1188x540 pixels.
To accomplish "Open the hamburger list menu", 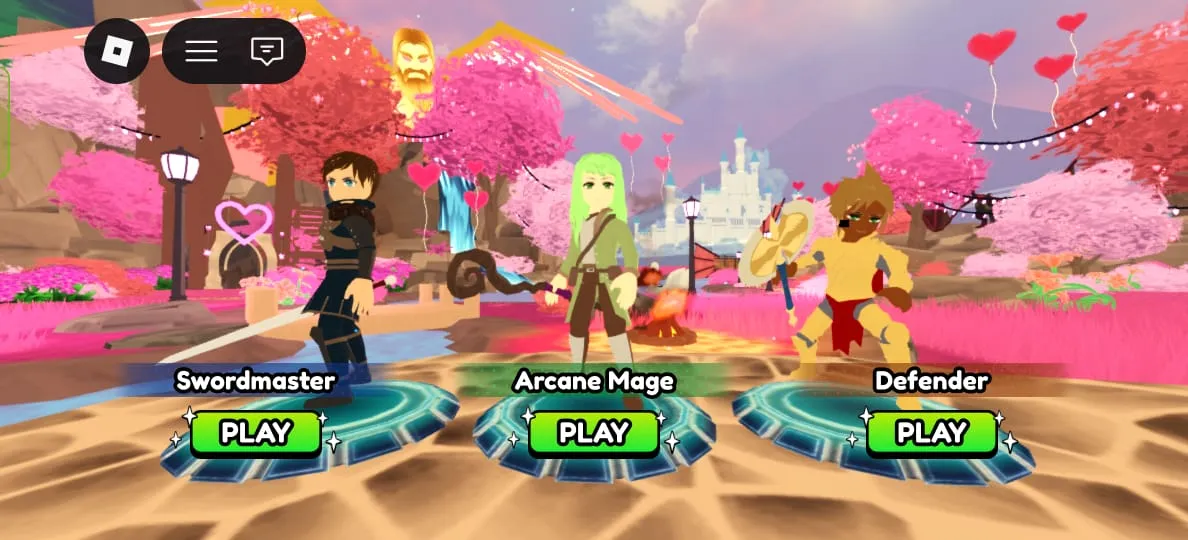I will [201, 50].
